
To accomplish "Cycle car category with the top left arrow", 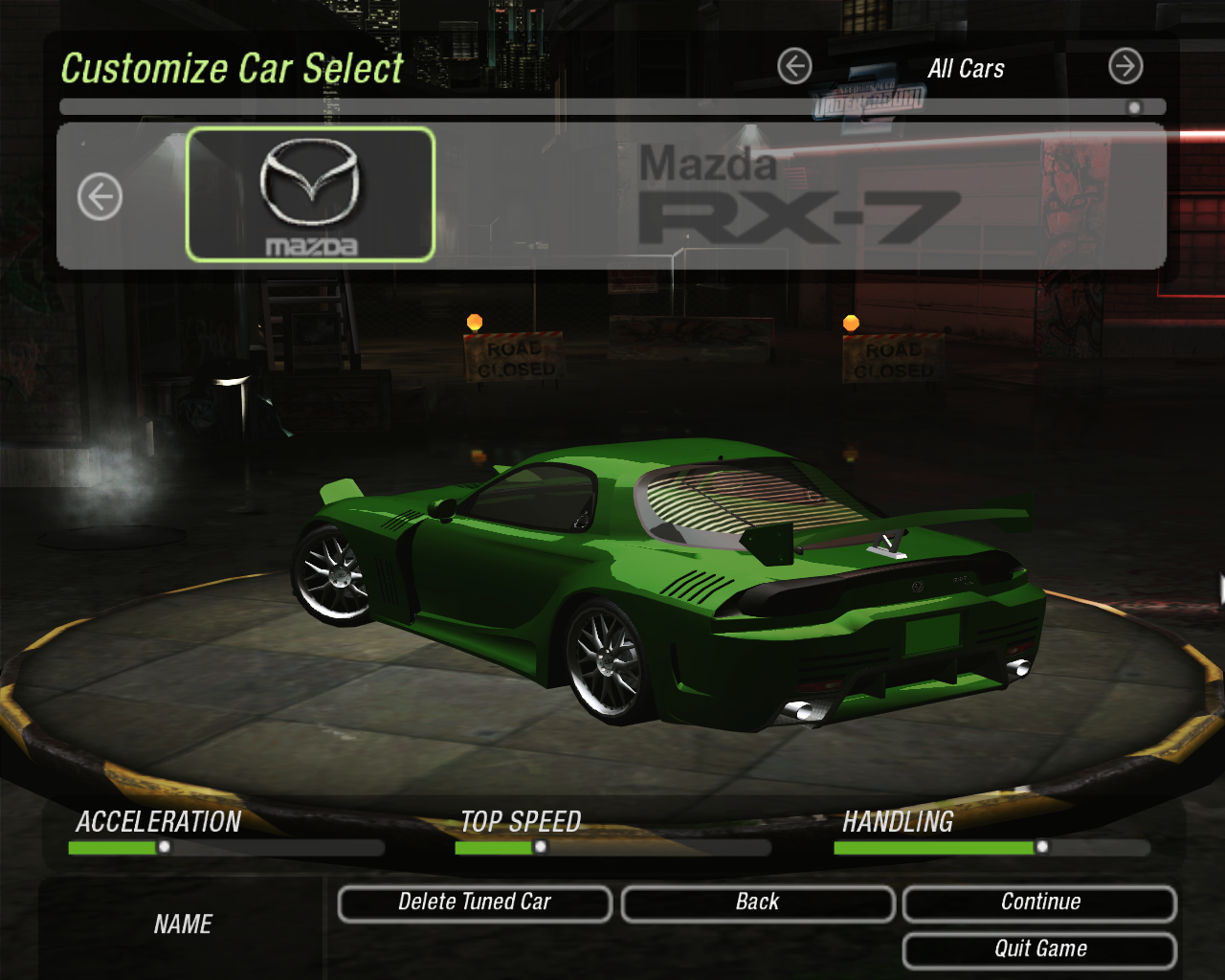I will point(794,67).
